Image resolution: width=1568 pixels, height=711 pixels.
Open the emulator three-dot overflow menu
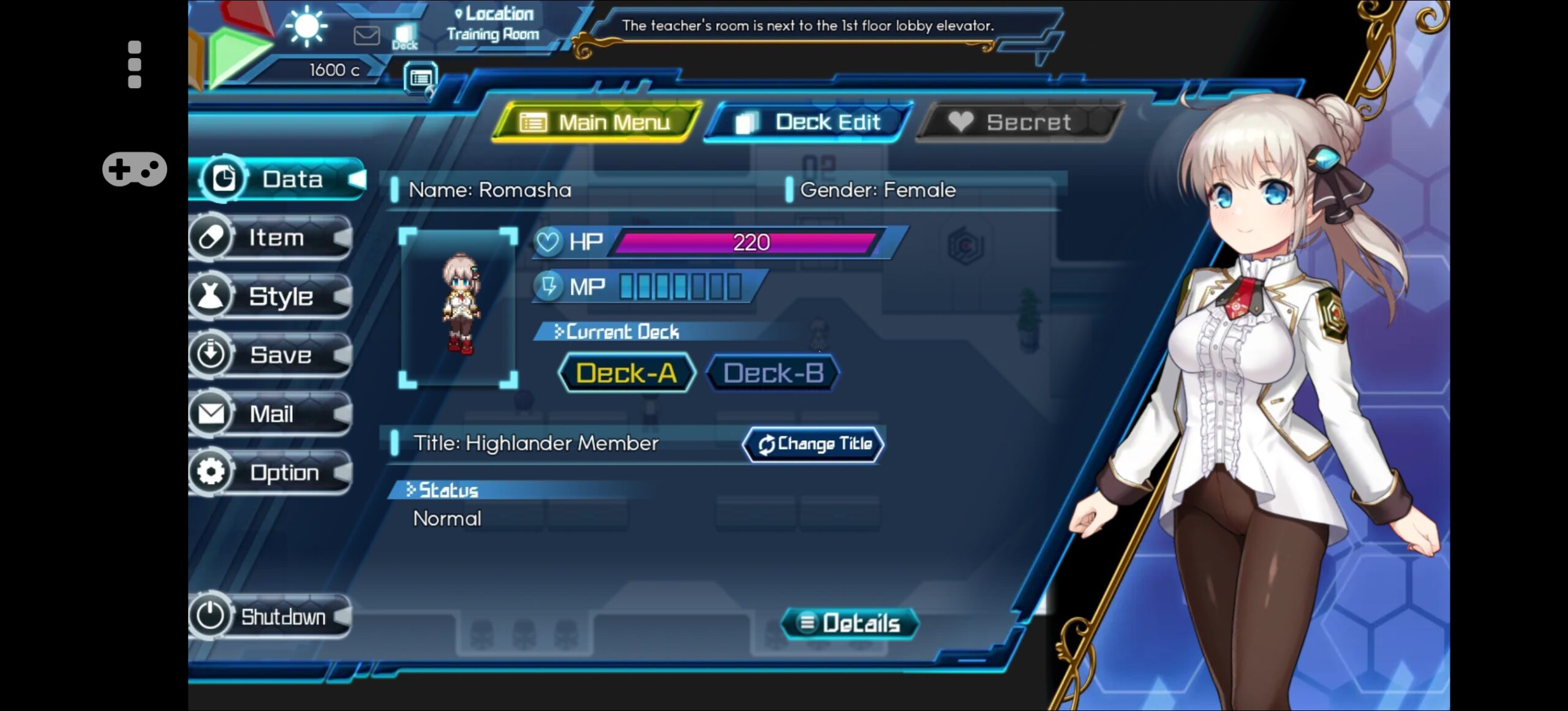(135, 65)
